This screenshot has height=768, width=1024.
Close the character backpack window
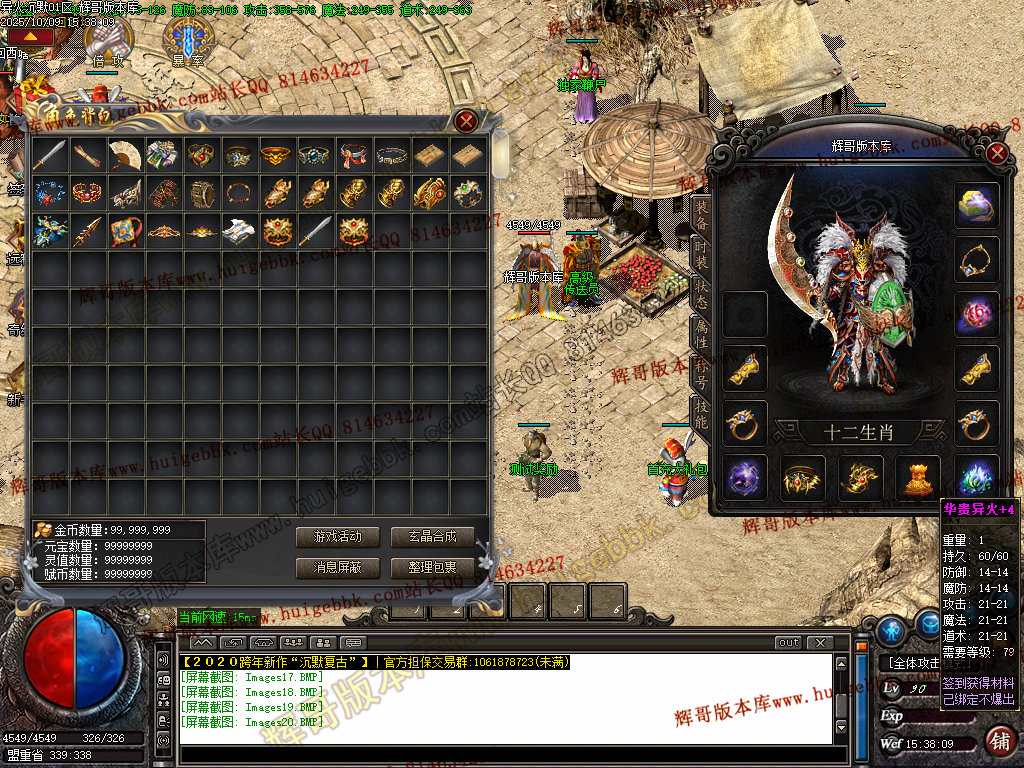tap(466, 122)
